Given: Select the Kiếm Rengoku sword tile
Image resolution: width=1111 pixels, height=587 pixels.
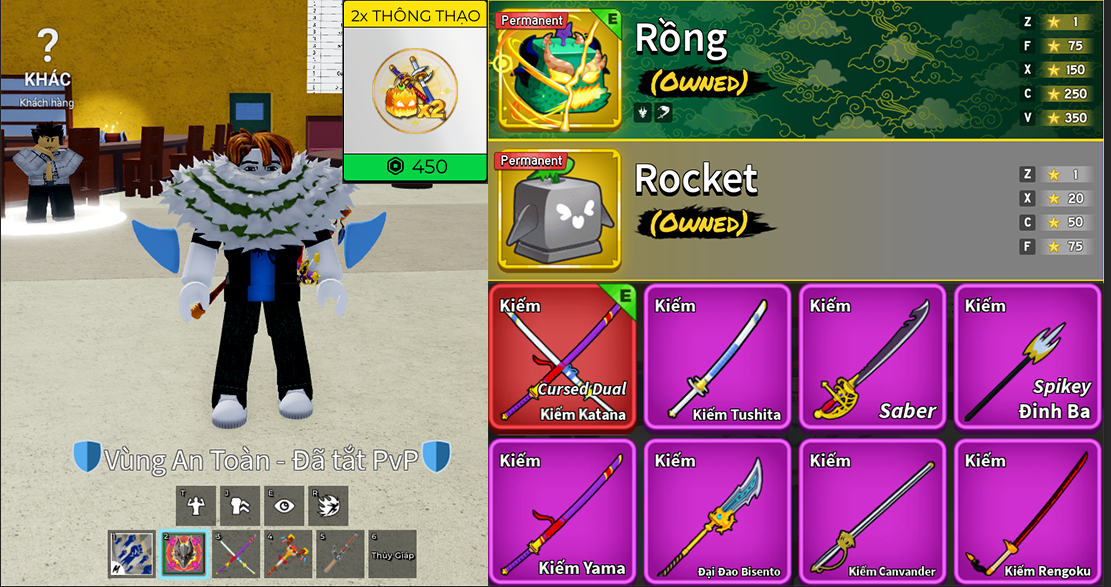Looking at the screenshot, I should pos(1027,511).
